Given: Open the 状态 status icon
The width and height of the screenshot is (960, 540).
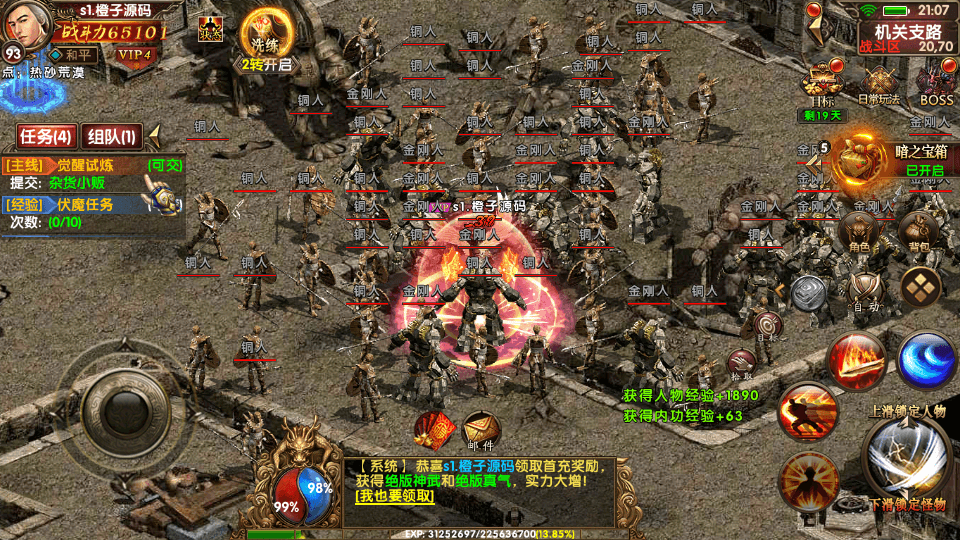Looking at the screenshot, I should (x=210, y=29).
